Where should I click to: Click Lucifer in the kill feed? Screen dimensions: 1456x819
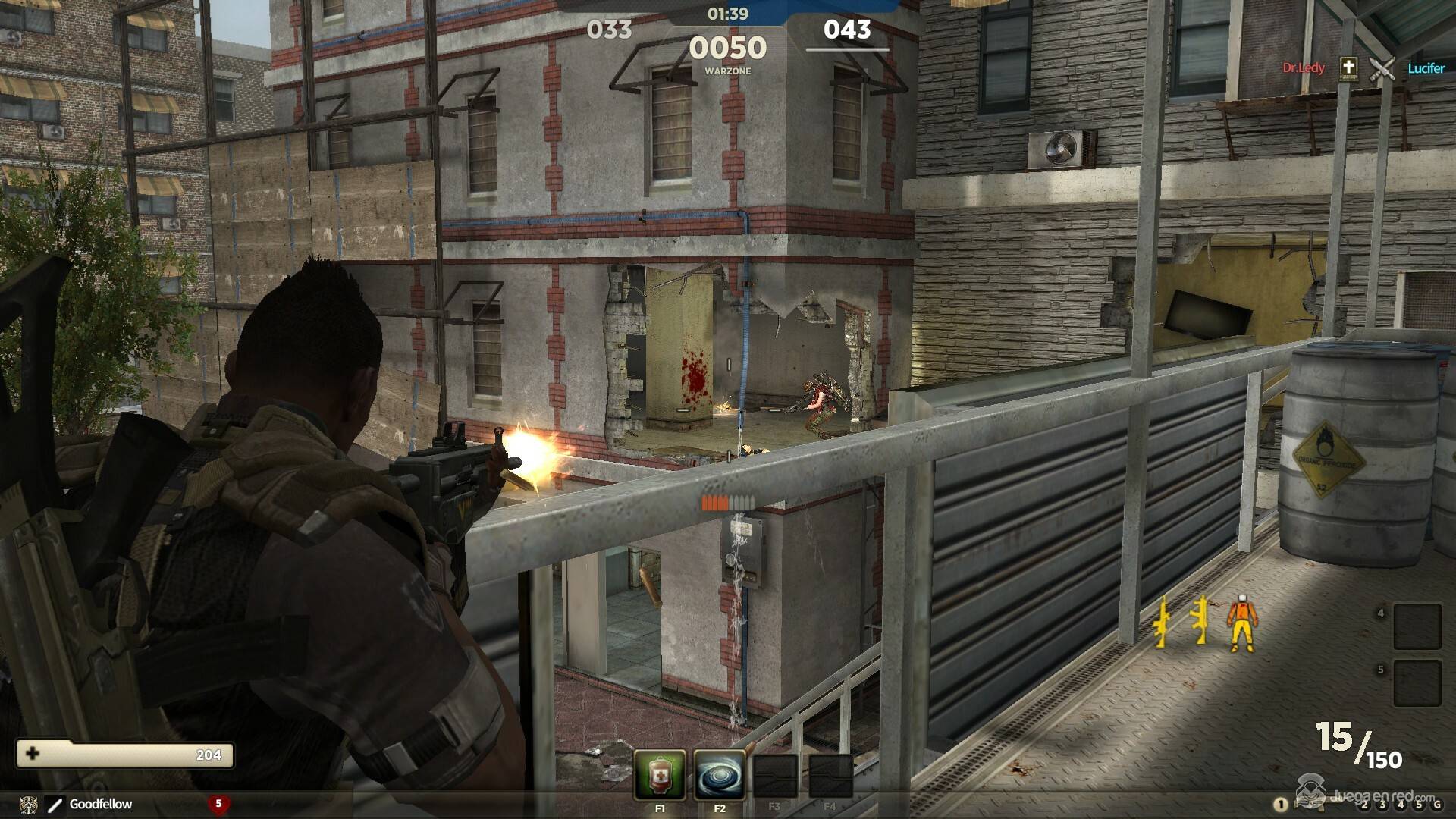(x=1426, y=68)
